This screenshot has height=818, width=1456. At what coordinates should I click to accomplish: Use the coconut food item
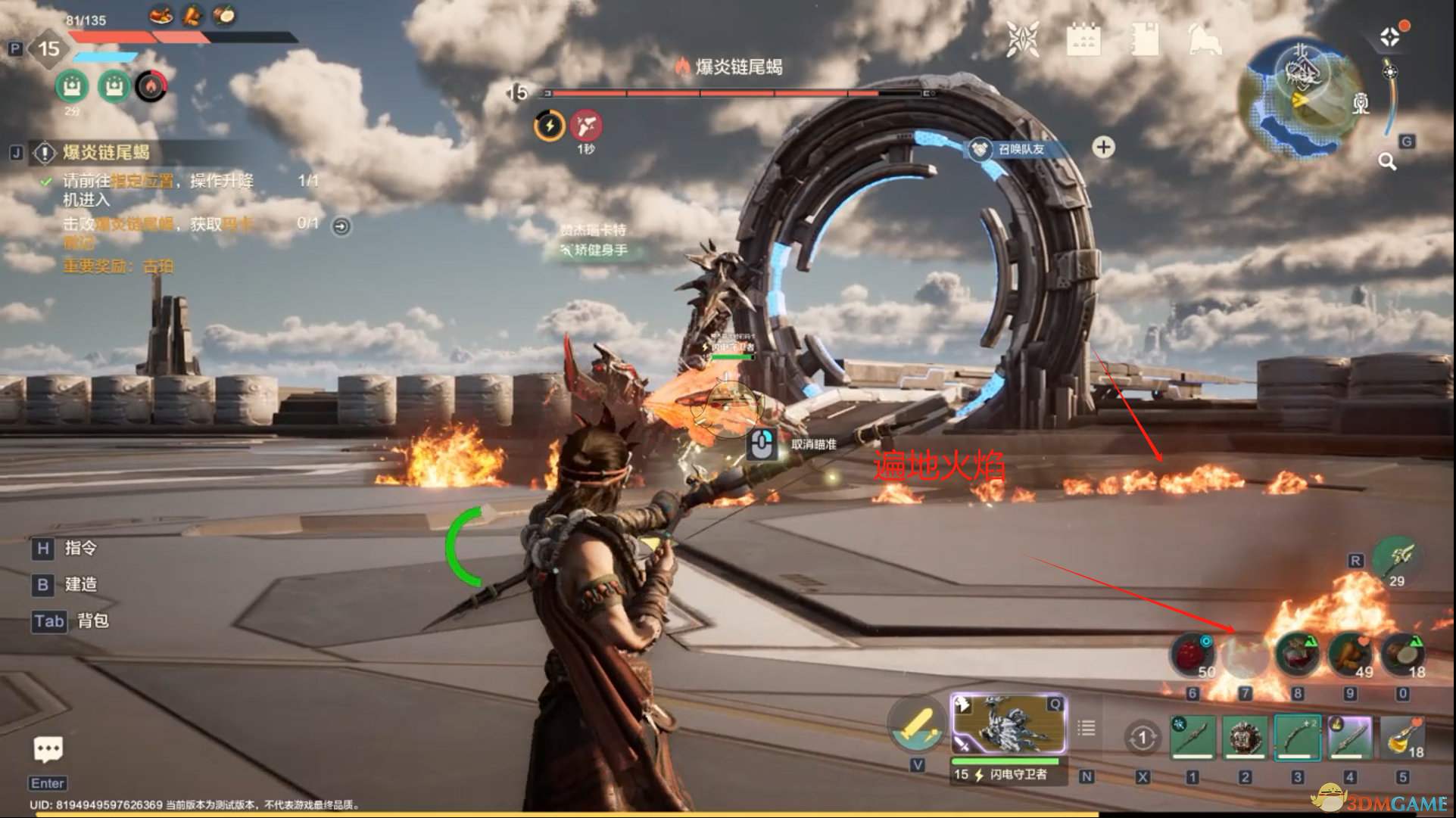[x=1403, y=655]
